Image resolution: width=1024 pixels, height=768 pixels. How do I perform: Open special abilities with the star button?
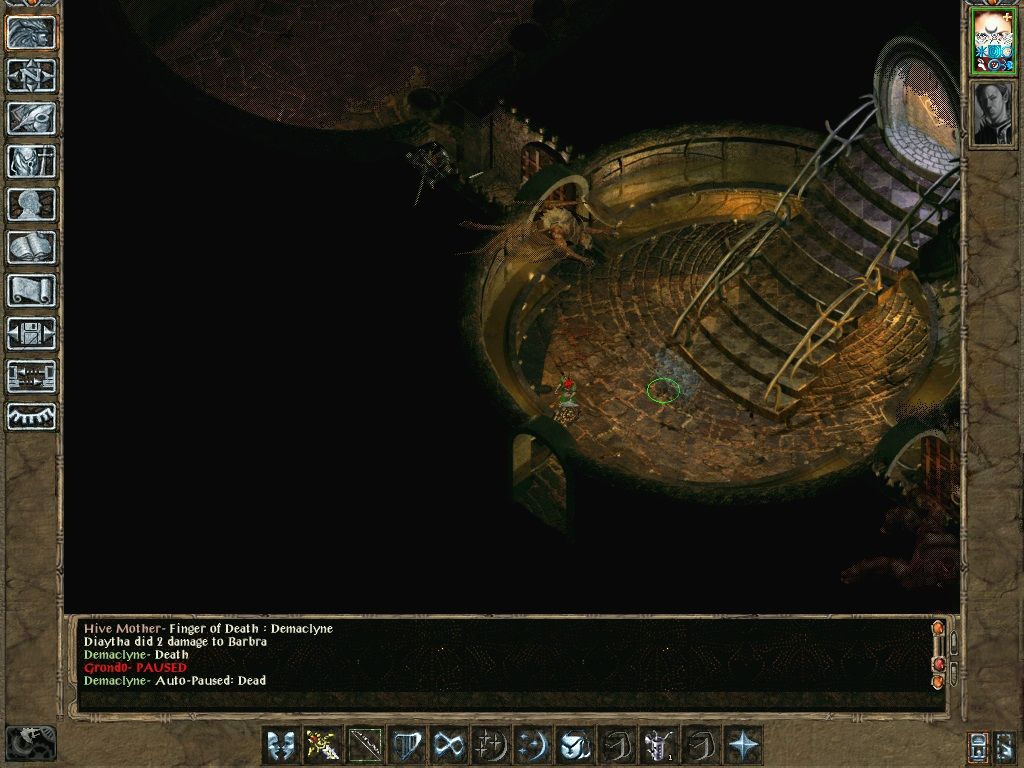[743, 745]
